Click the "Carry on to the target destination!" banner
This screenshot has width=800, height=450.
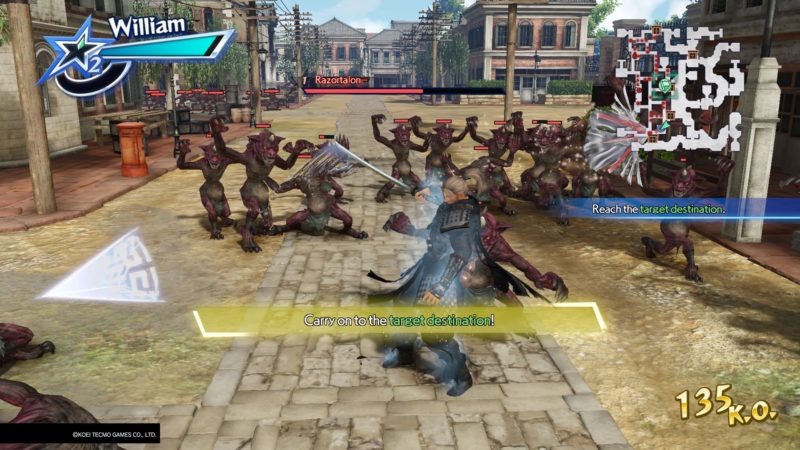point(398,320)
